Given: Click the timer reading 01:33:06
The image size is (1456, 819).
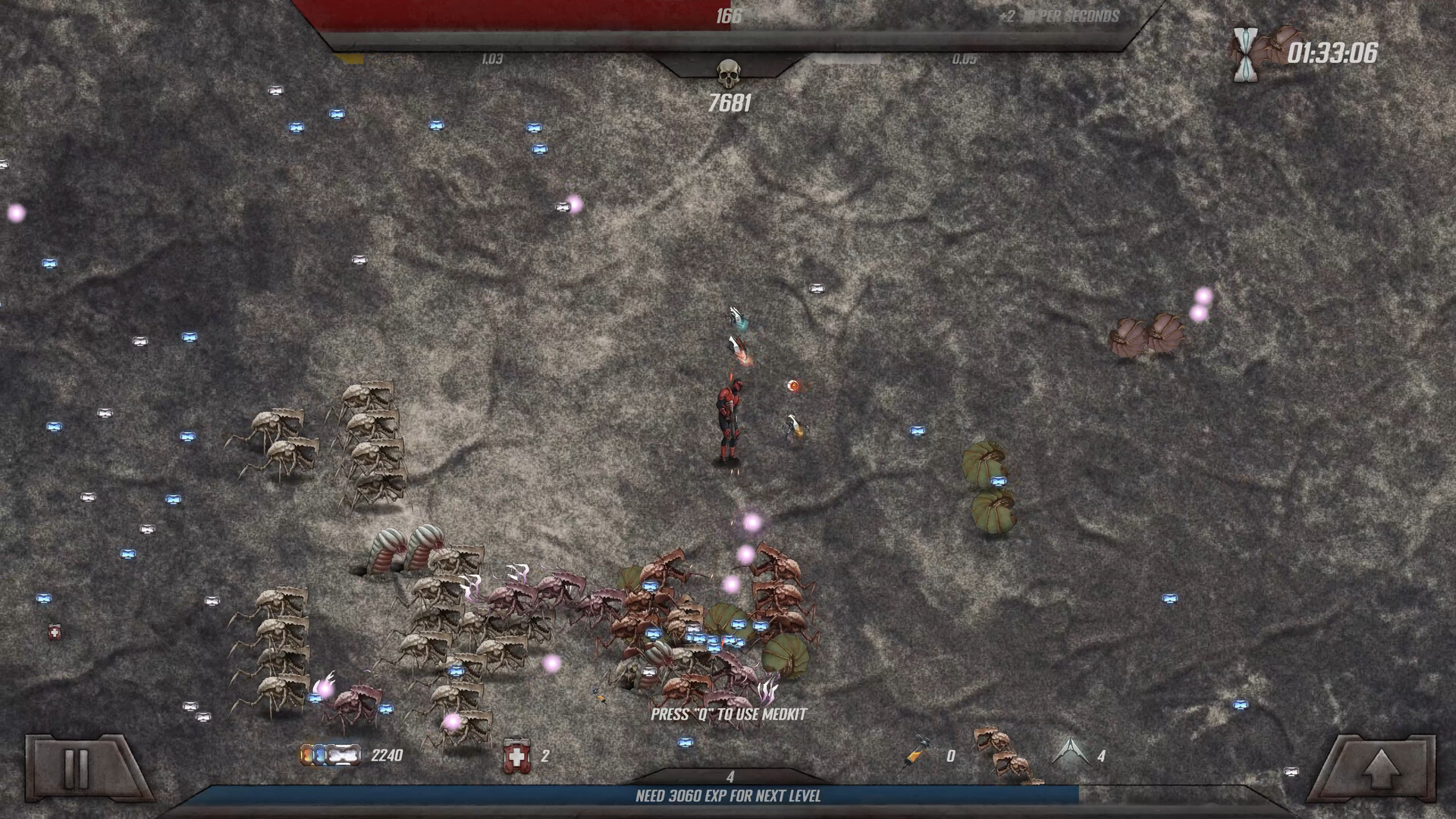Looking at the screenshot, I should tap(1332, 52).
